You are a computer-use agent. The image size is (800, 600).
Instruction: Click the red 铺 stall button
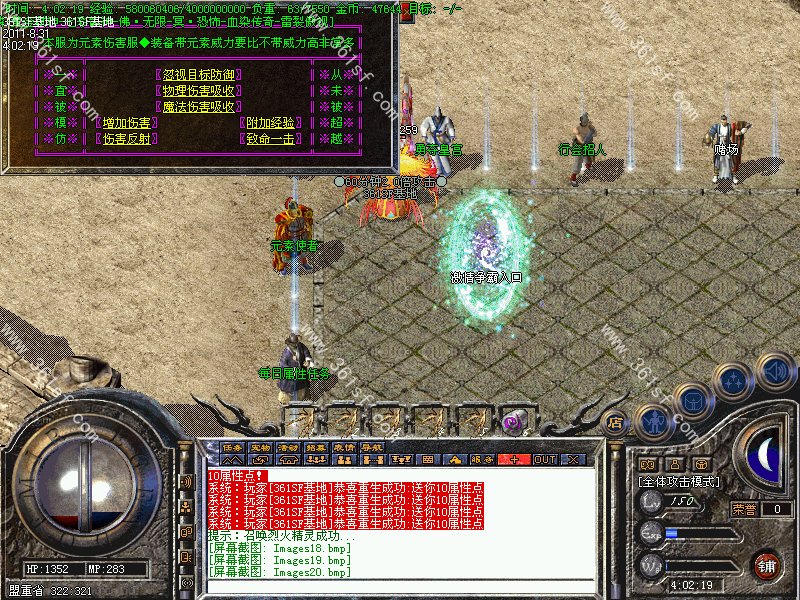(x=767, y=565)
